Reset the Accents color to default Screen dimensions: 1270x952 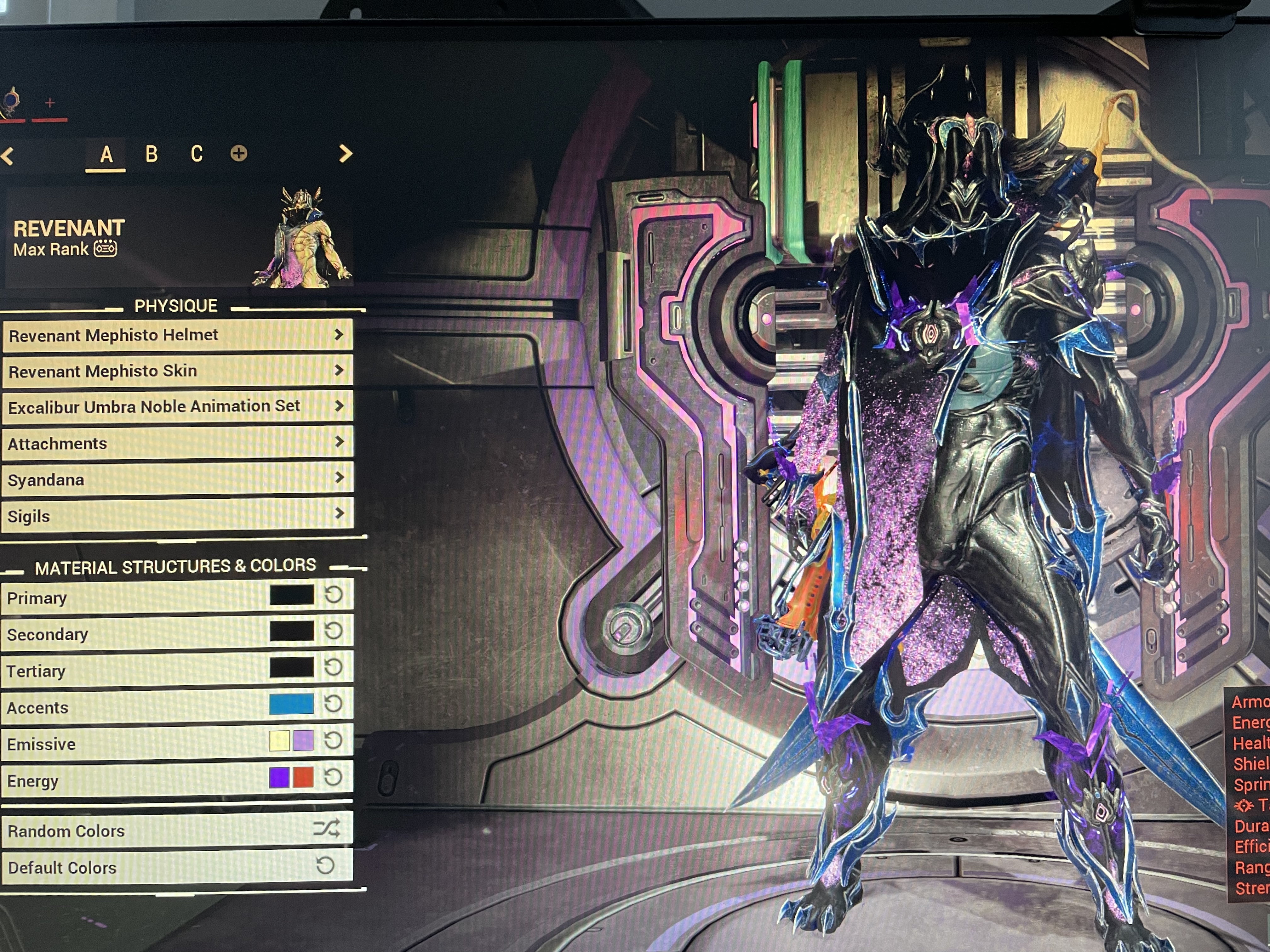click(x=334, y=704)
